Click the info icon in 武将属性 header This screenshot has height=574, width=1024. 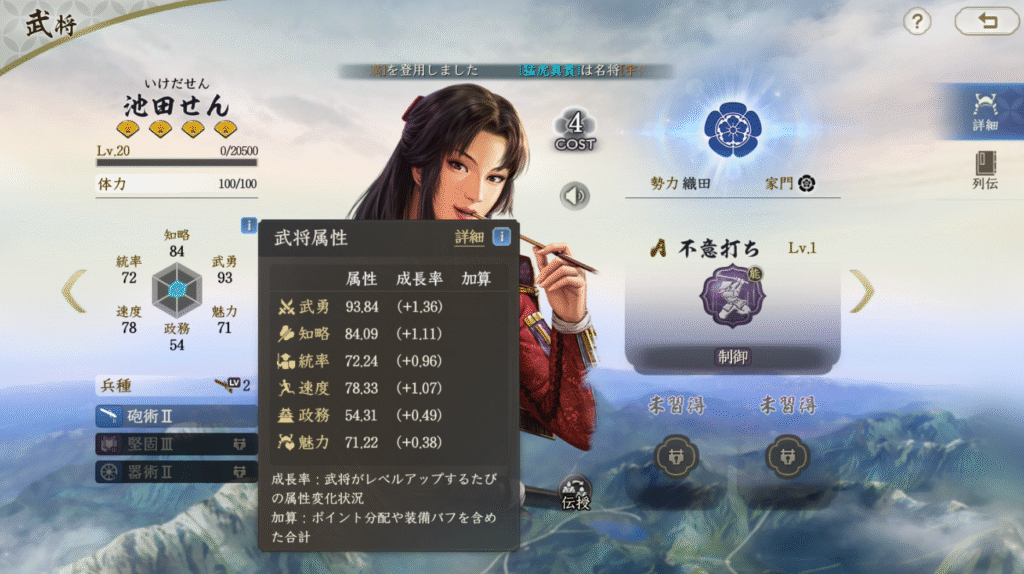[502, 237]
